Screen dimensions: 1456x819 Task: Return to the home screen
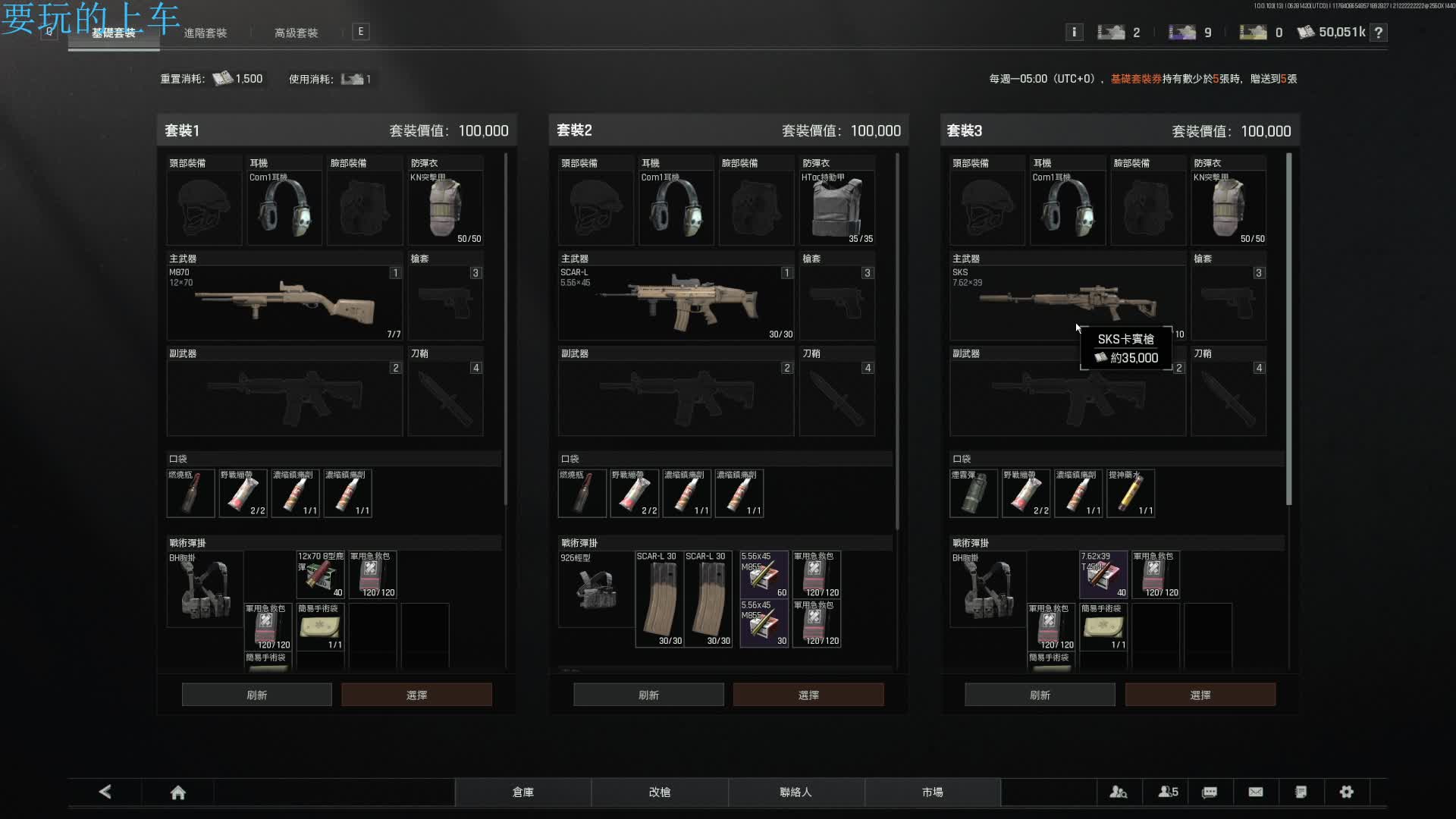tap(178, 792)
